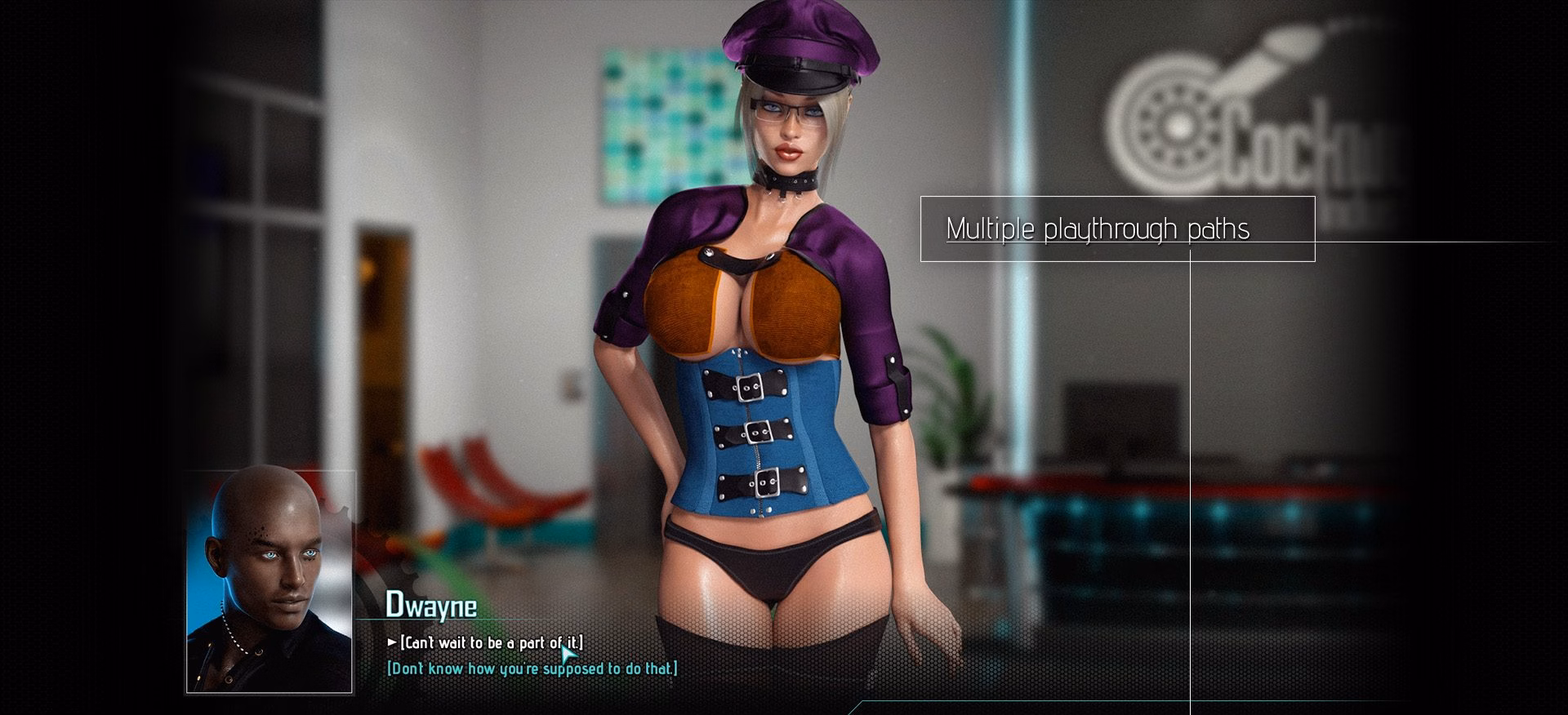1568x715 pixels.
Task: Select the highlighted response marked by the arrow
Action: pos(494,643)
